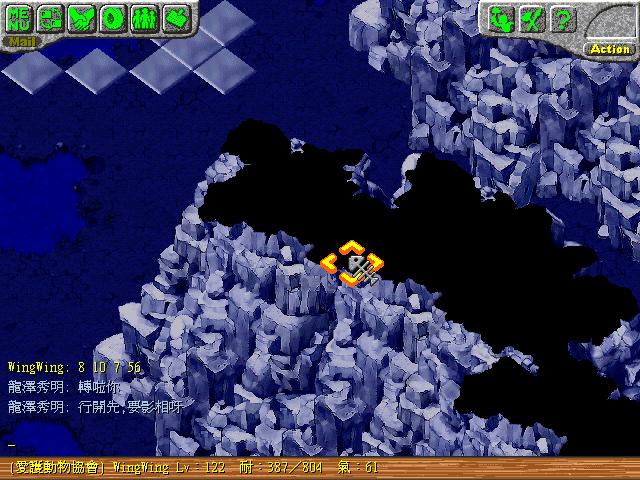The height and width of the screenshot is (480, 640).
Task: Click the hand-on-keyboard icon
Action: 176,18
